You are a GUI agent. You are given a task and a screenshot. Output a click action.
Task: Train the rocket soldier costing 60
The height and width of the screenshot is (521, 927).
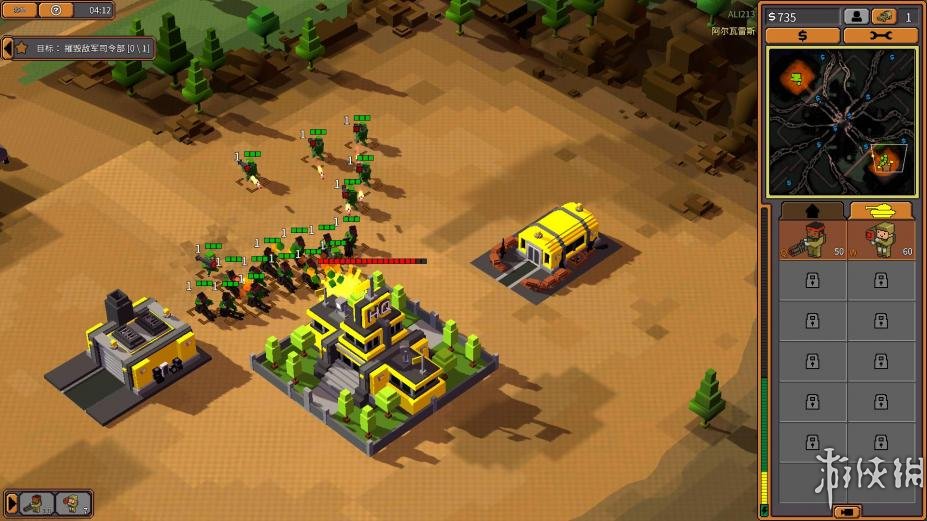(x=881, y=241)
